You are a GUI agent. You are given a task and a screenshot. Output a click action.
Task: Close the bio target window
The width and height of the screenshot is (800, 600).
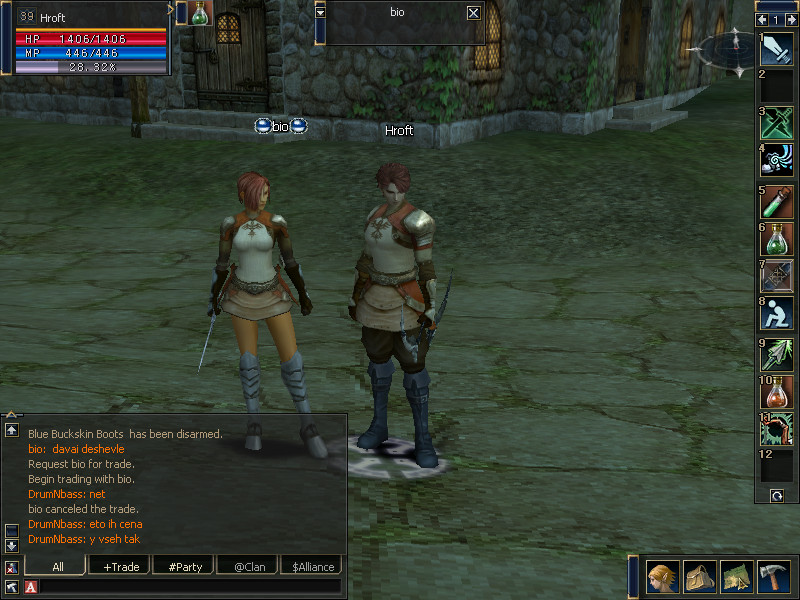[x=473, y=13]
